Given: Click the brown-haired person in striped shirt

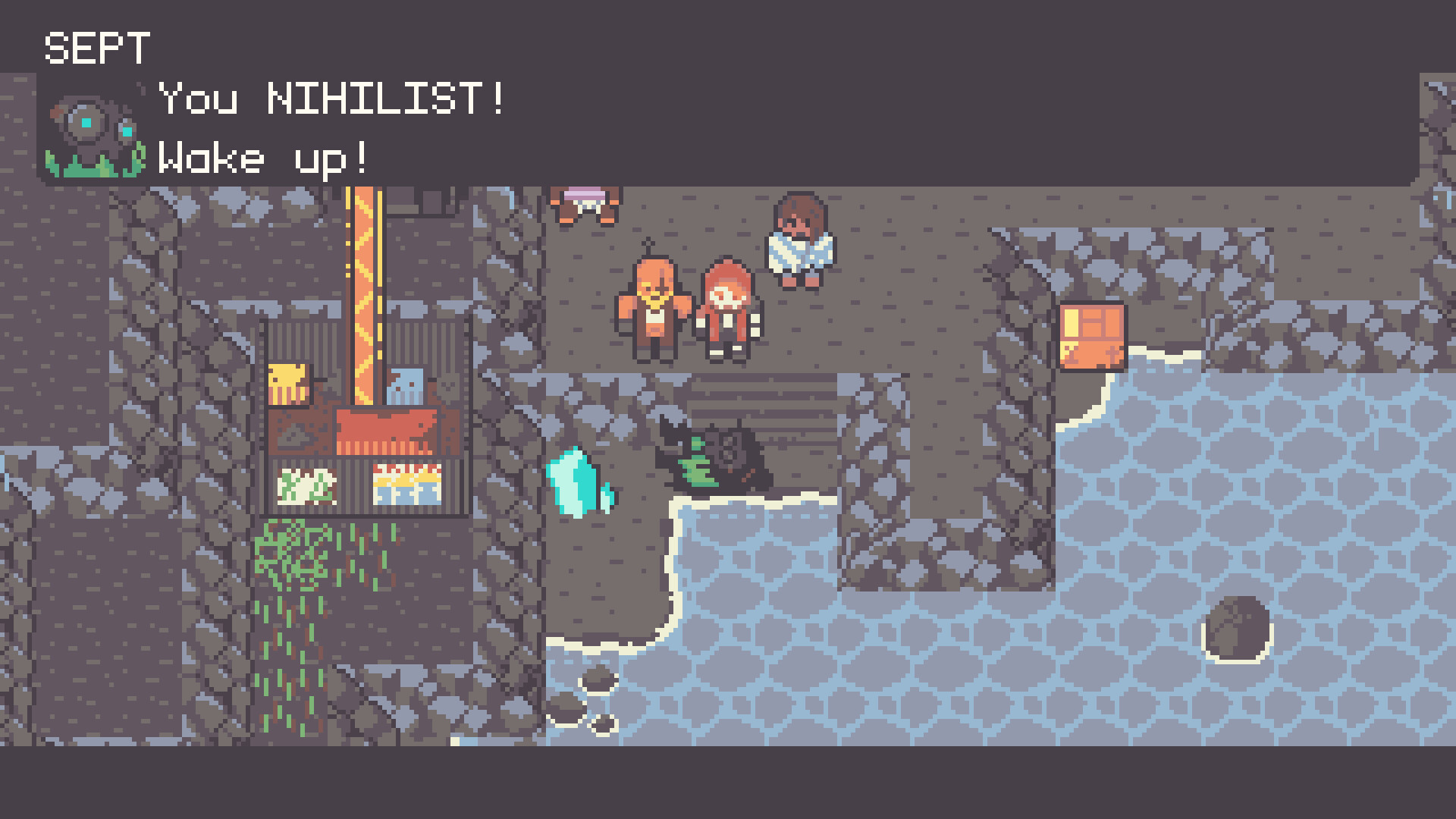Looking at the screenshot, I should [x=800, y=243].
